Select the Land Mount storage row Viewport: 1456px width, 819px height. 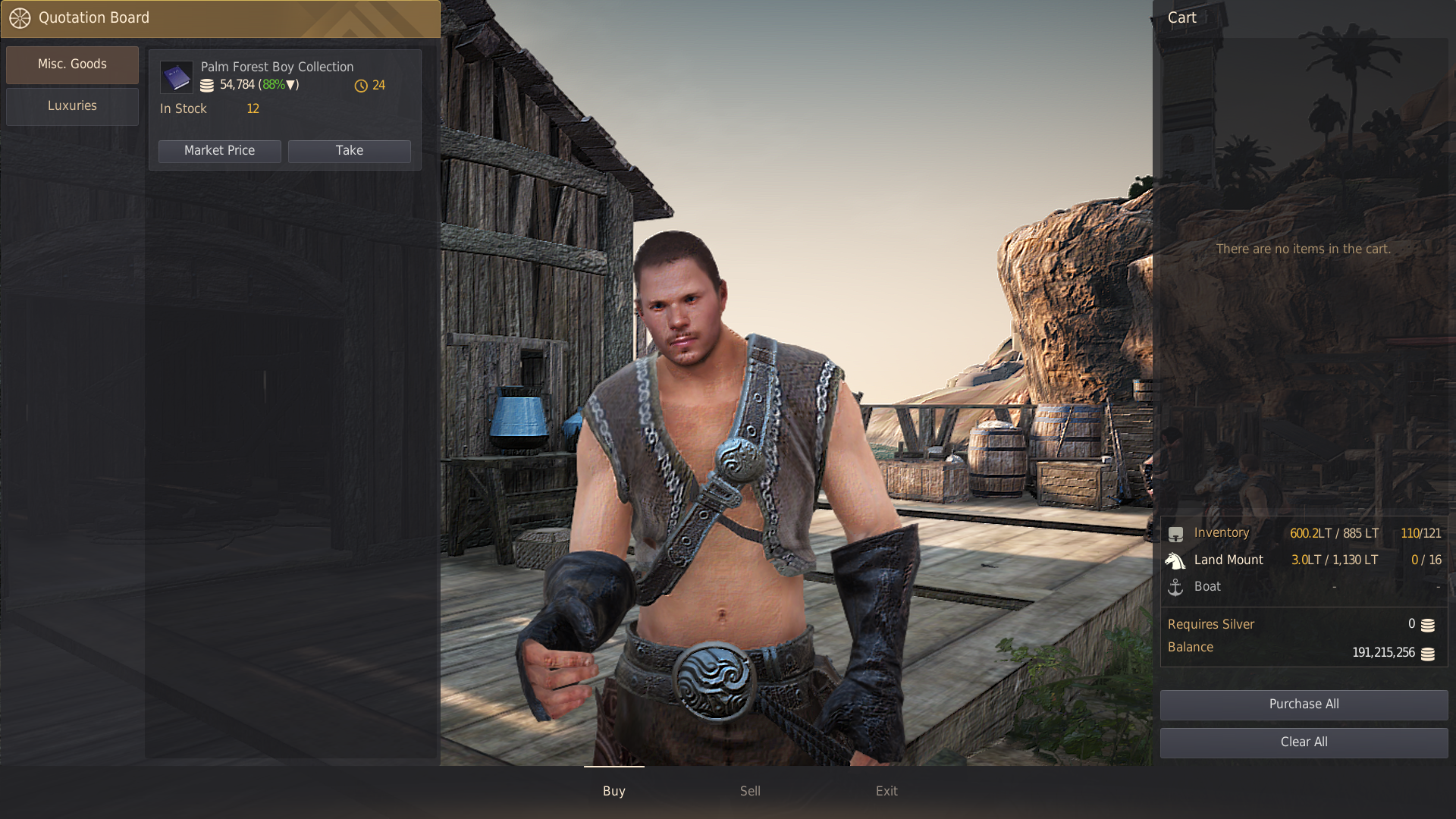coord(1304,560)
